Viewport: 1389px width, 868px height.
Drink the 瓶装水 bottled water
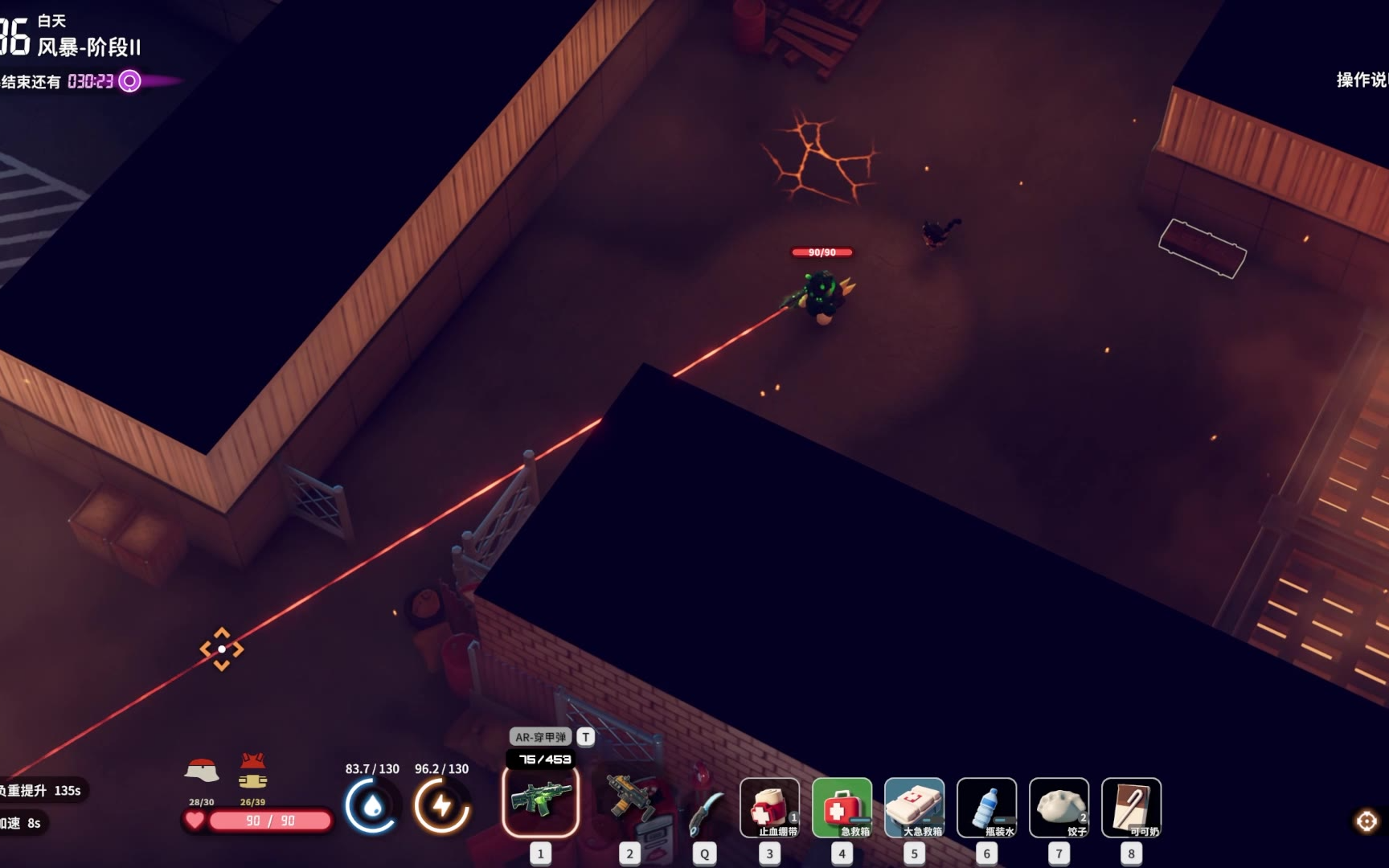point(986,807)
